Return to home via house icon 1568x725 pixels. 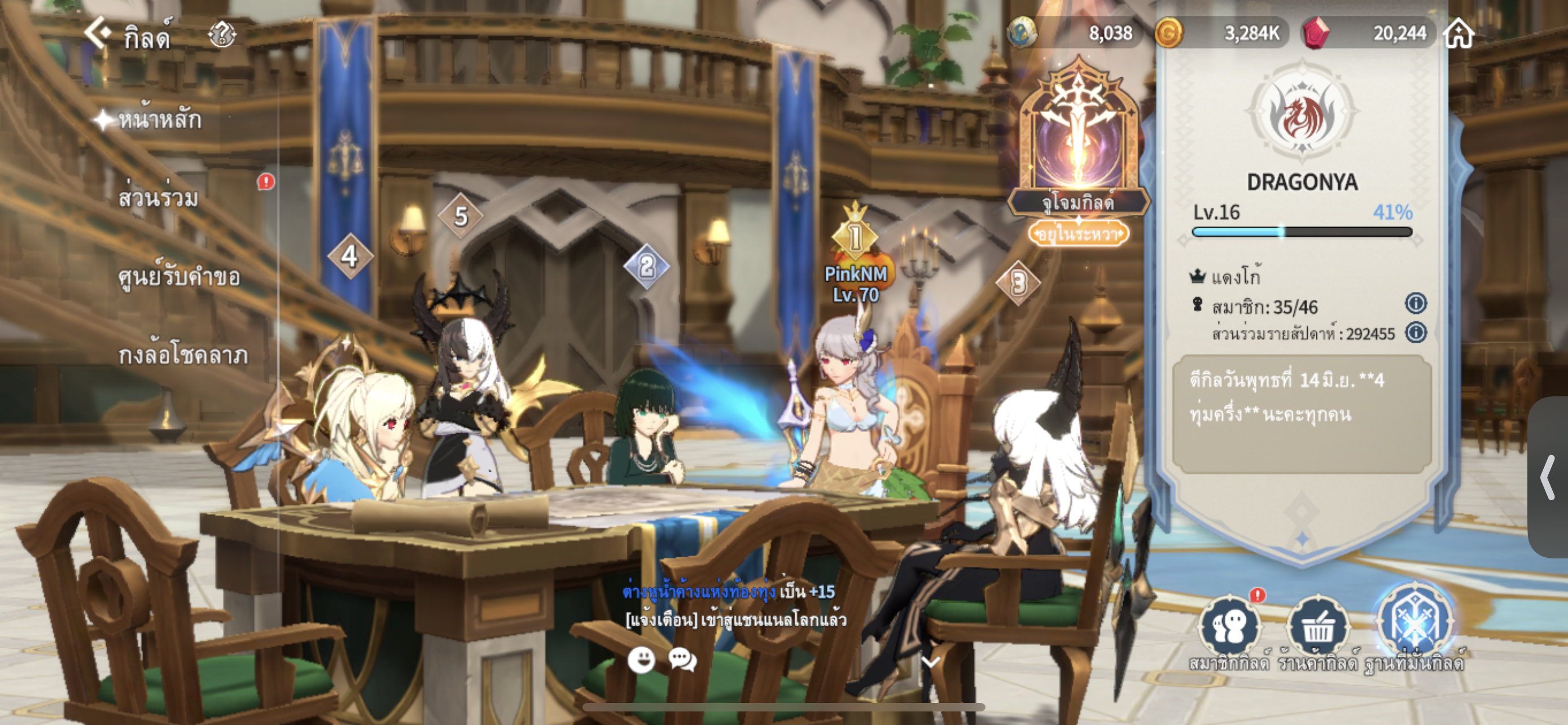(1458, 33)
